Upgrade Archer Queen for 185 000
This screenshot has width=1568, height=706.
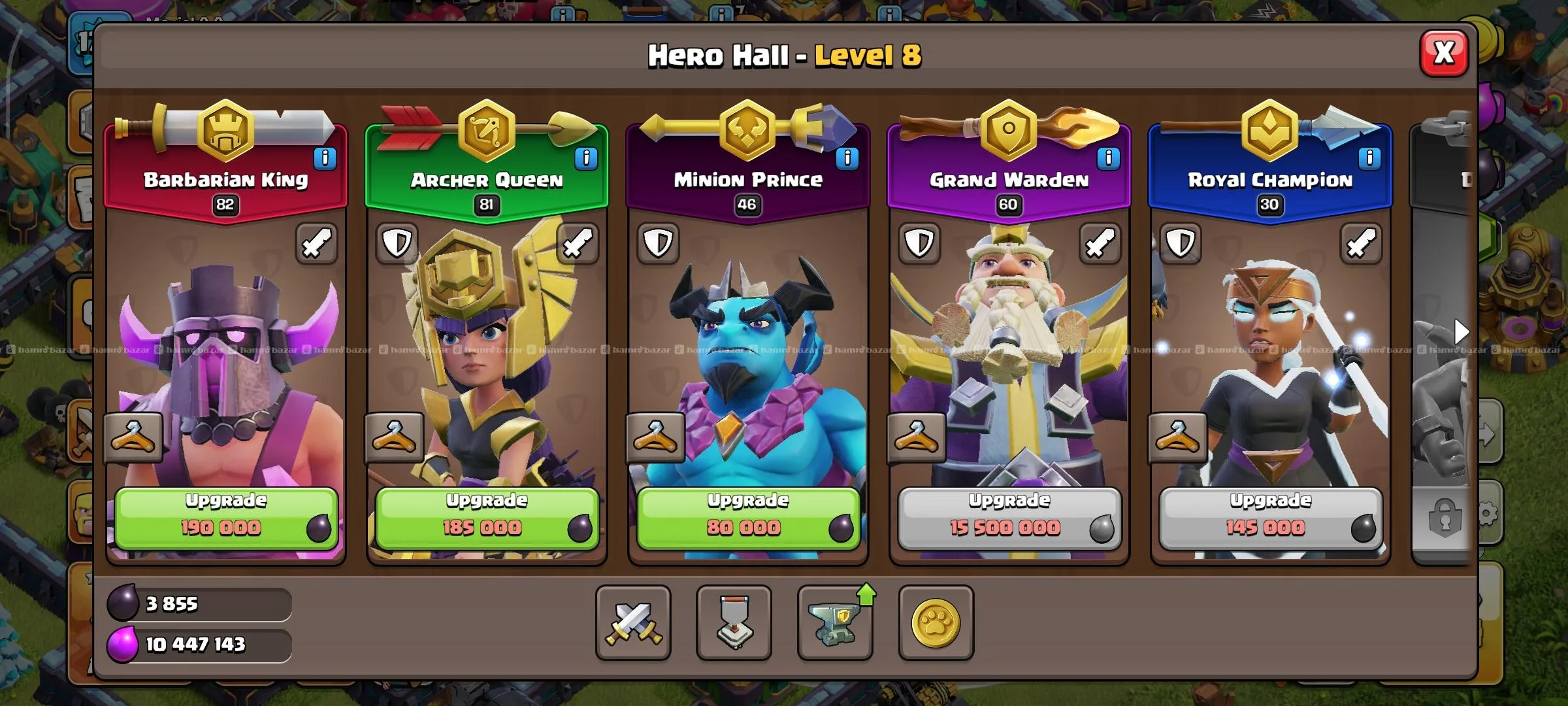click(x=487, y=518)
